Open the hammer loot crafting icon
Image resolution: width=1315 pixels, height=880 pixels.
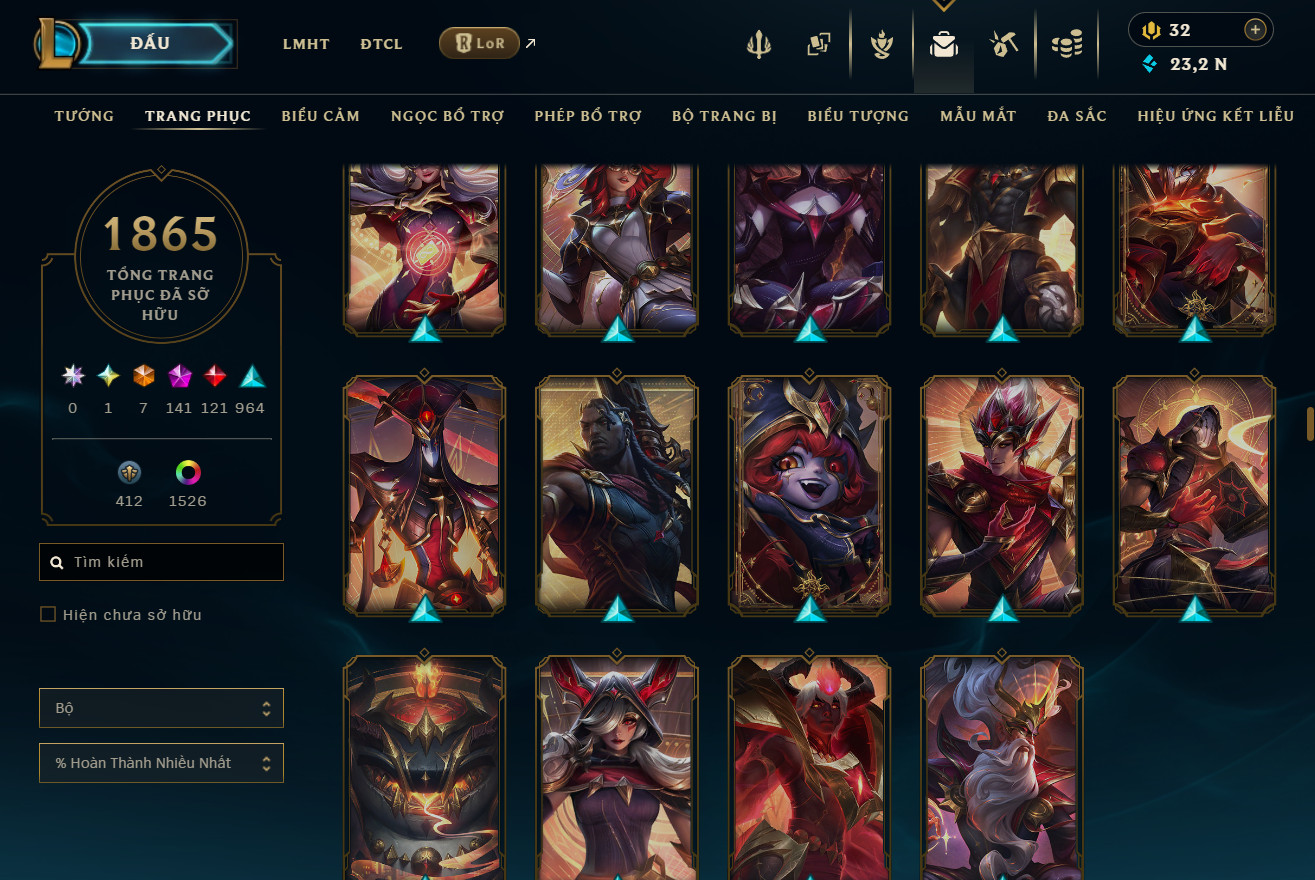pyautogui.click(x=1004, y=44)
